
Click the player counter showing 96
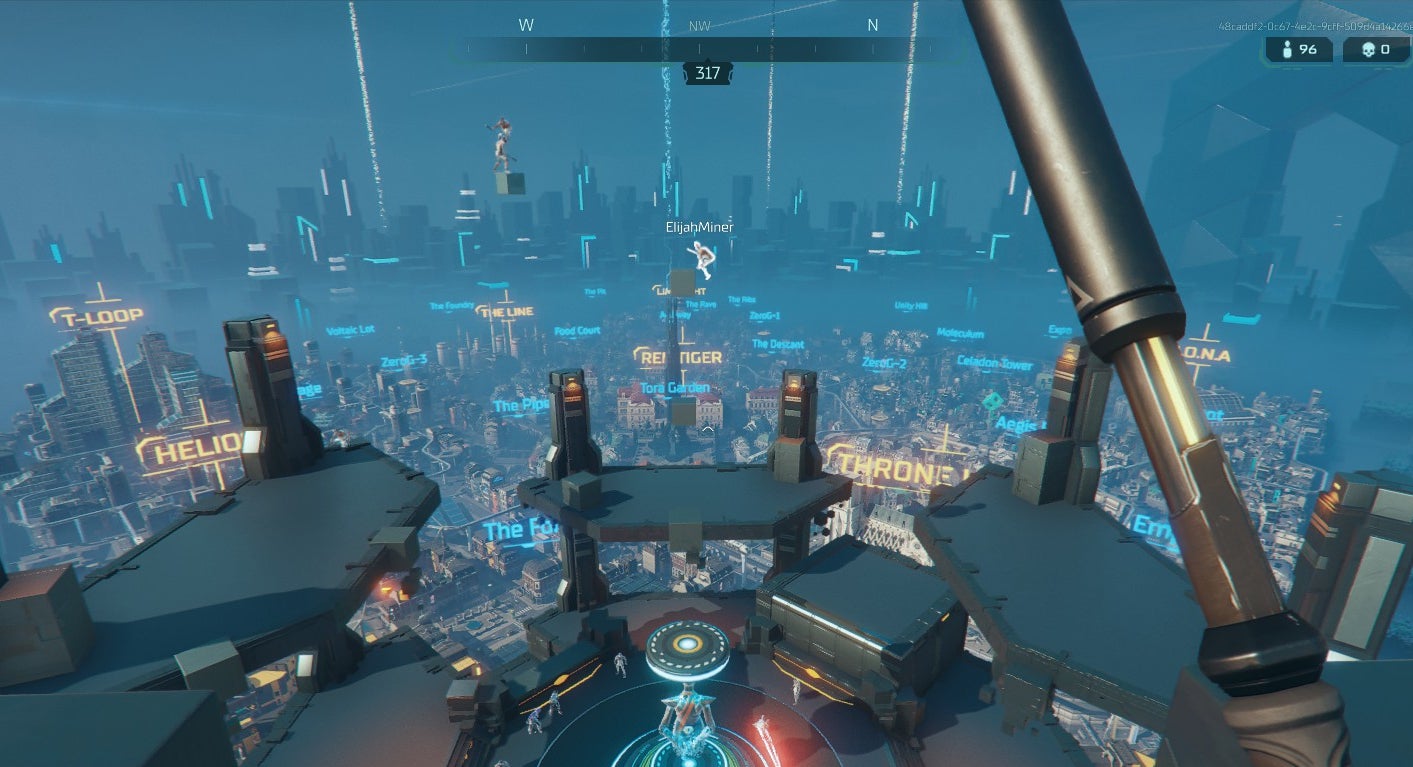coord(1307,48)
